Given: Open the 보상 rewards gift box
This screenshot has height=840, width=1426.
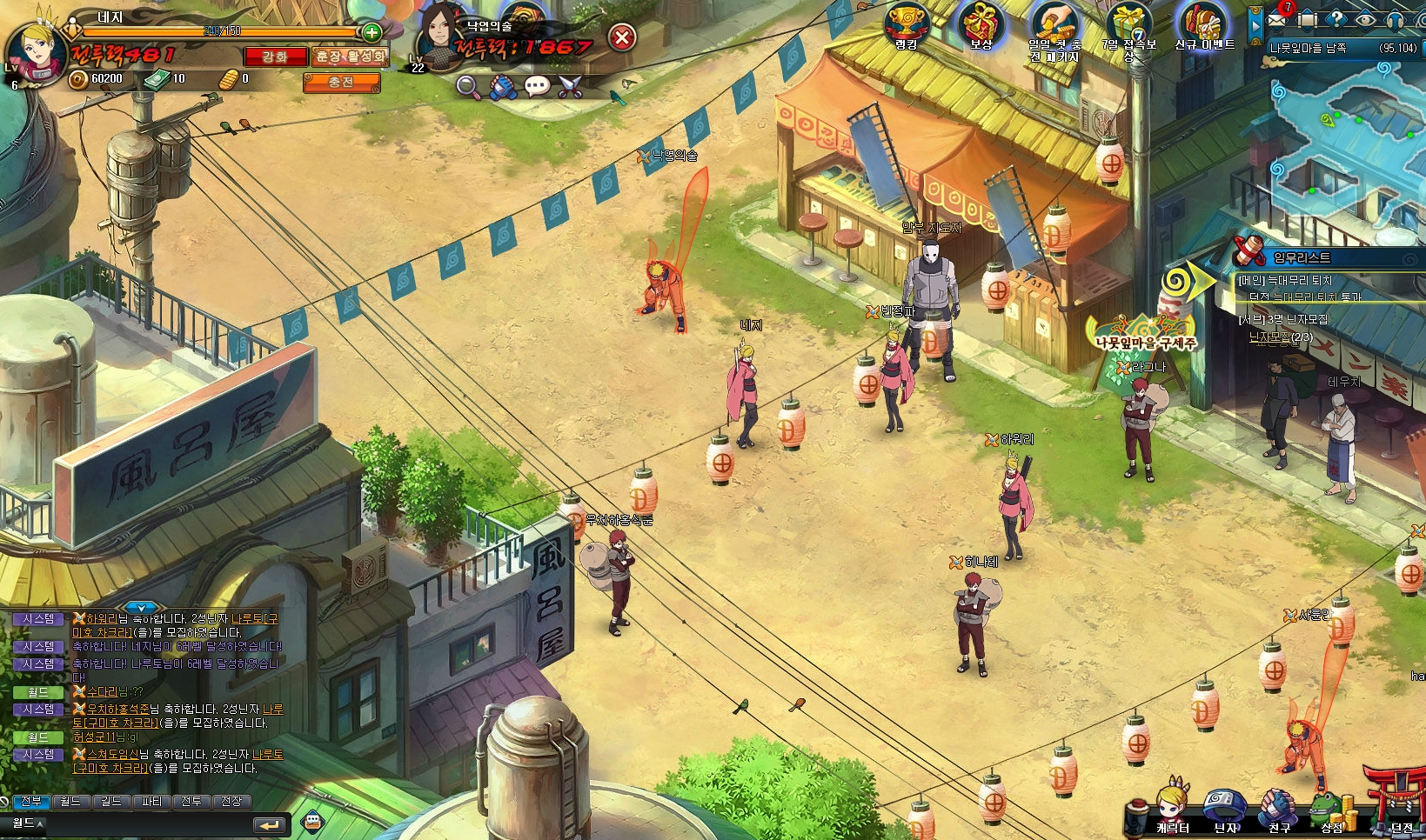Looking at the screenshot, I should pyautogui.click(x=981, y=26).
